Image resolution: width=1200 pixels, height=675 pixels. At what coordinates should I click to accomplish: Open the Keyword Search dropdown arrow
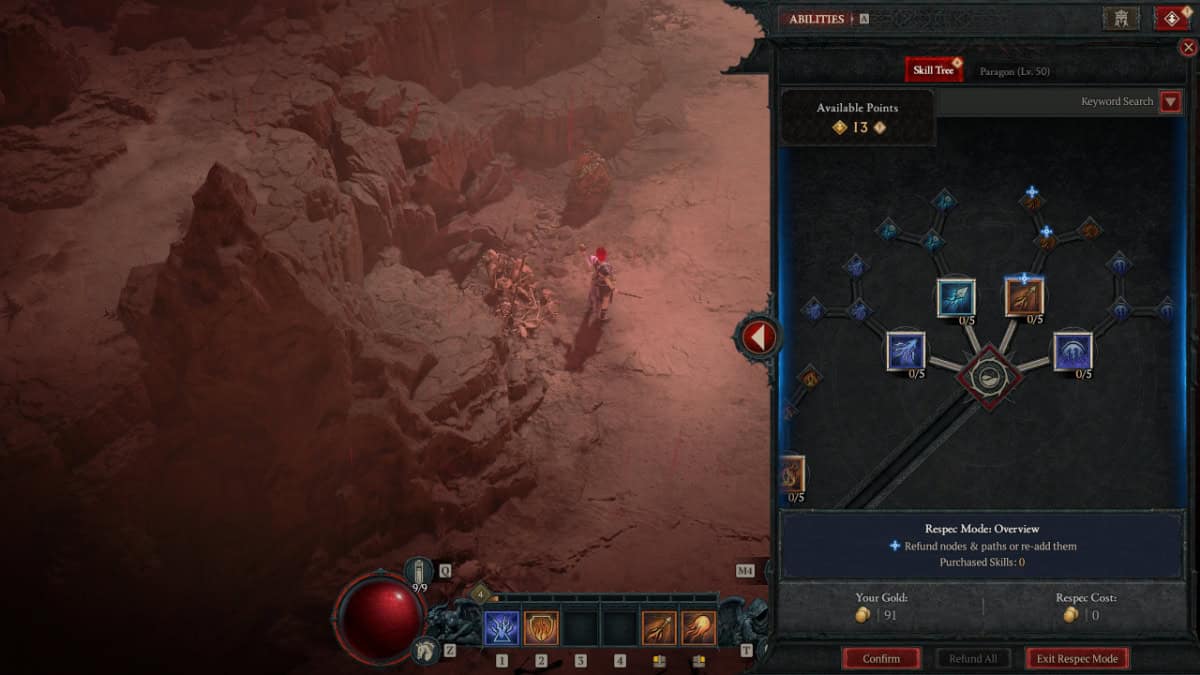[1170, 102]
